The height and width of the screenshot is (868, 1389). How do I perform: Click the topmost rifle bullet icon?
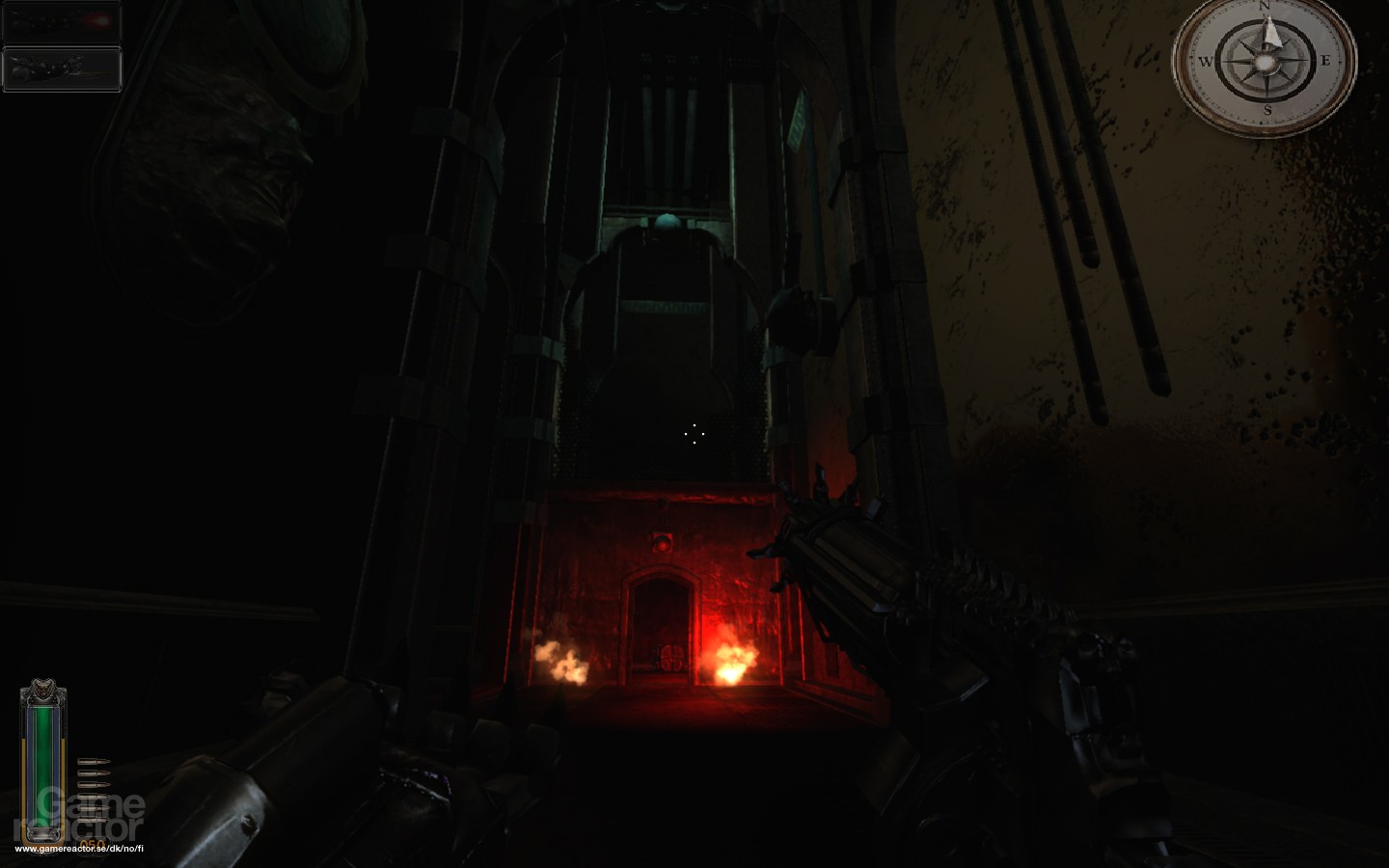[93, 761]
